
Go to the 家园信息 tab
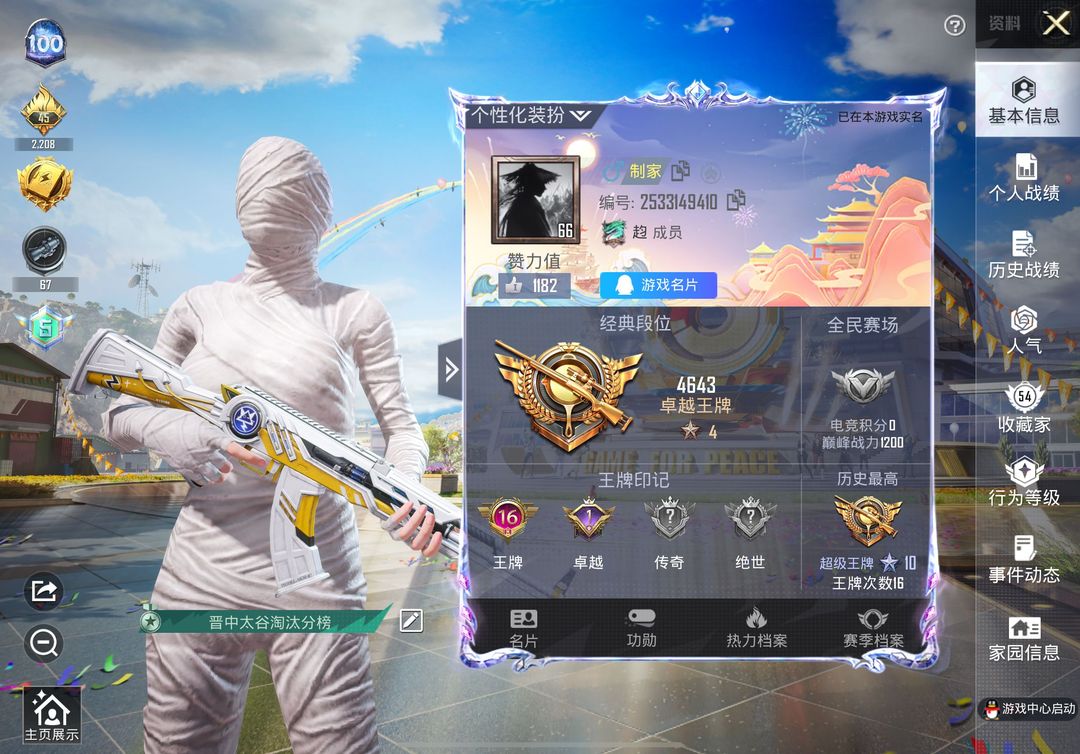[1024, 638]
